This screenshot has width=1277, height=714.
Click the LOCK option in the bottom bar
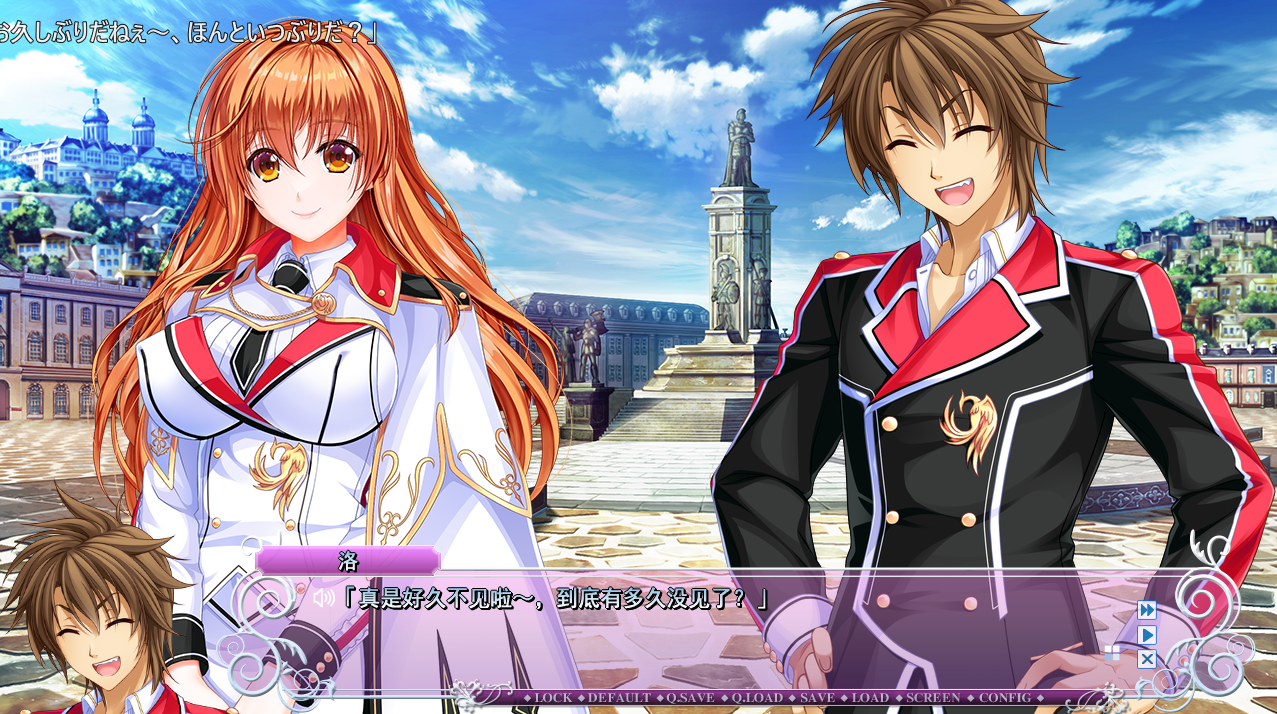[x=553, y=697]
